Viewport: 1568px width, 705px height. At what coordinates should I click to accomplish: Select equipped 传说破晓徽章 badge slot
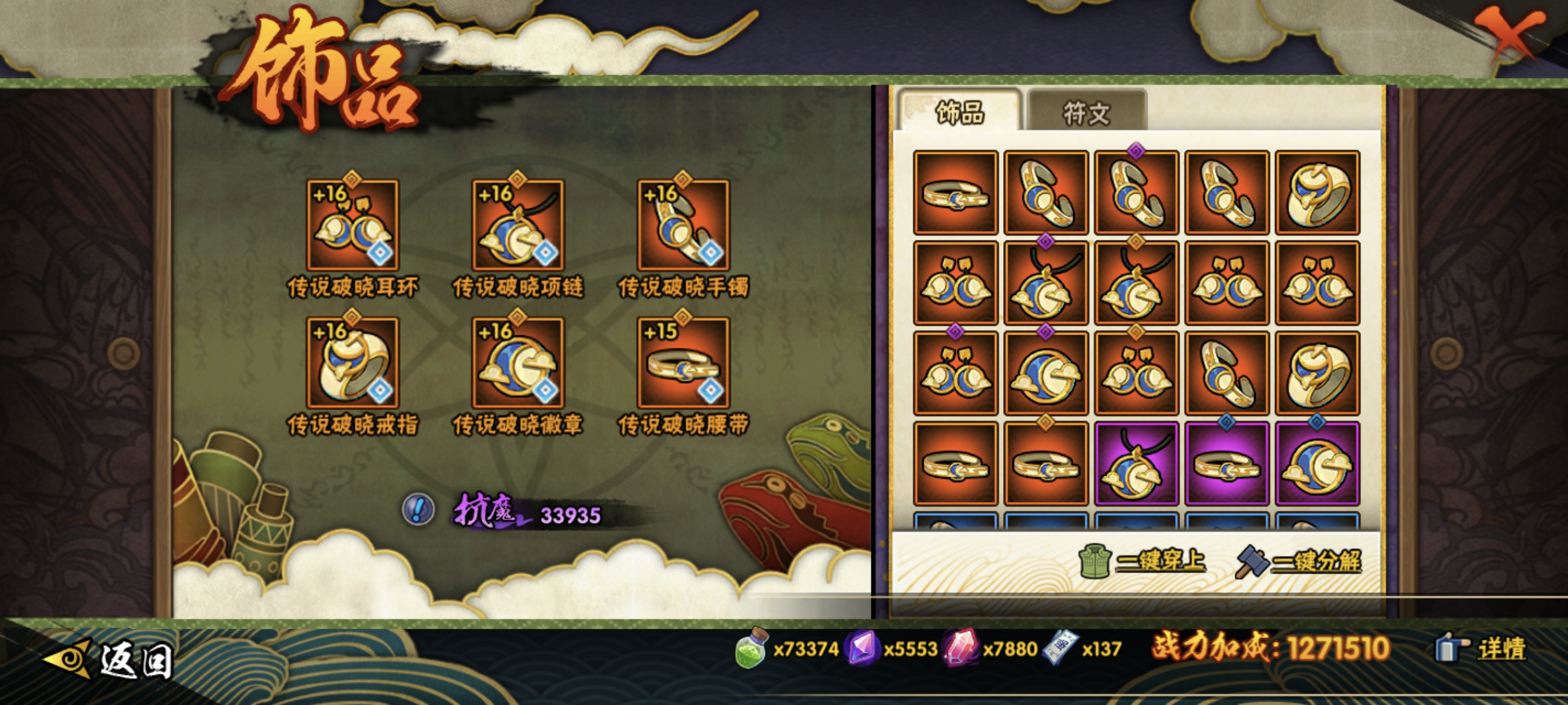(x=518, y=362)
